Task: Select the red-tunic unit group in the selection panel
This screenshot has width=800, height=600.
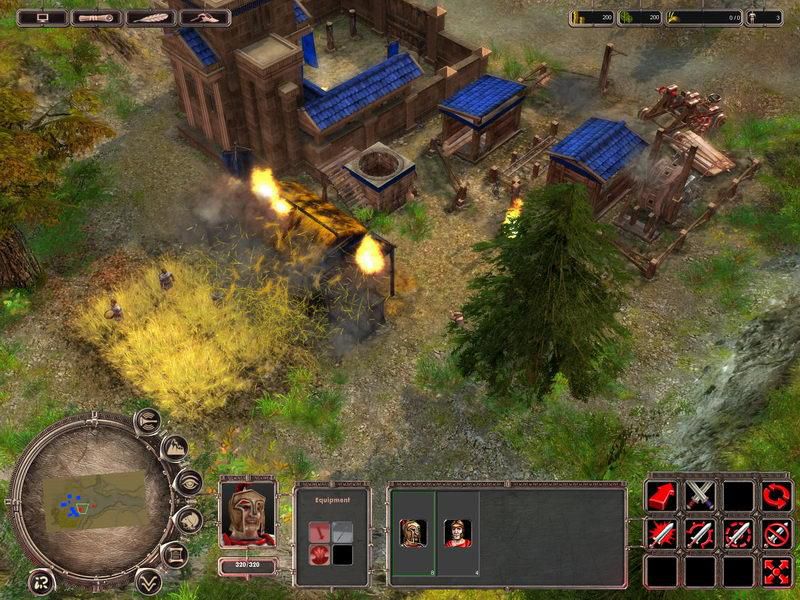Action: (456, 533)
